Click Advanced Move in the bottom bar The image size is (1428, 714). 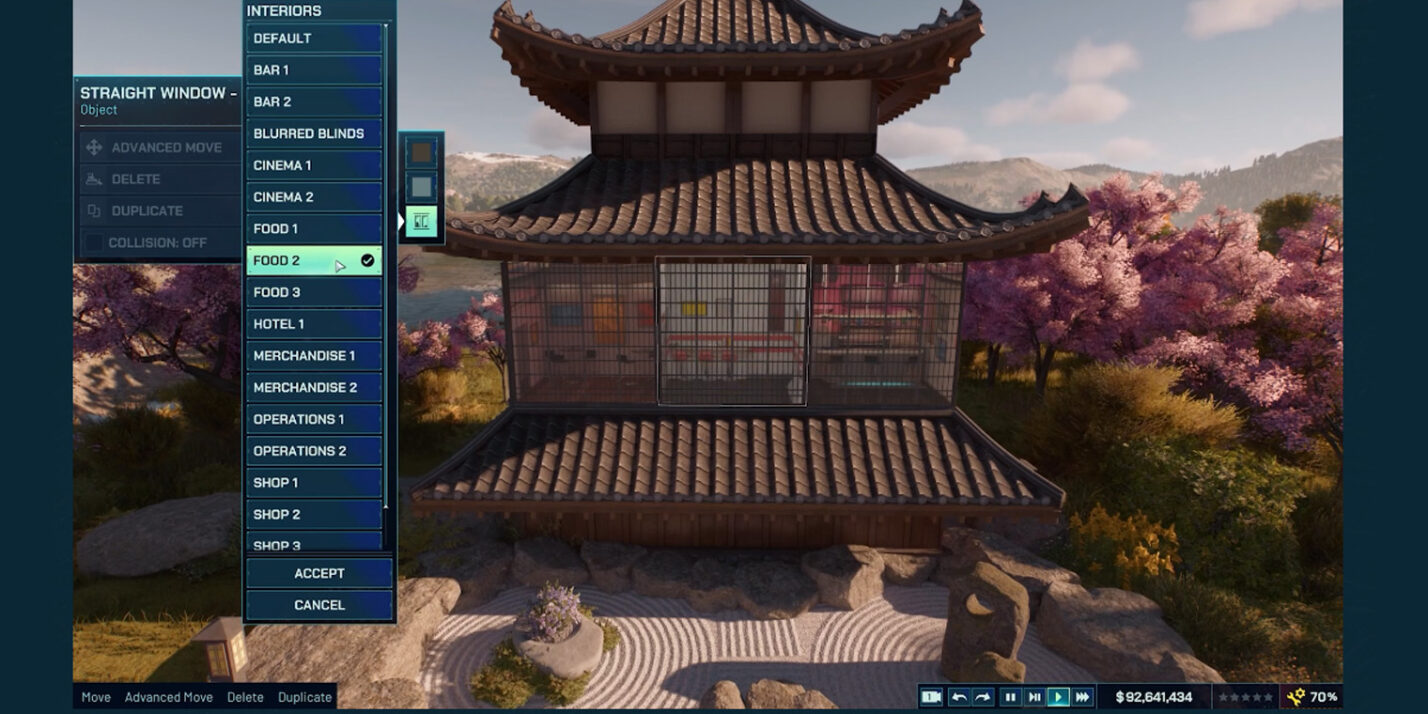(x=168, y=697)
